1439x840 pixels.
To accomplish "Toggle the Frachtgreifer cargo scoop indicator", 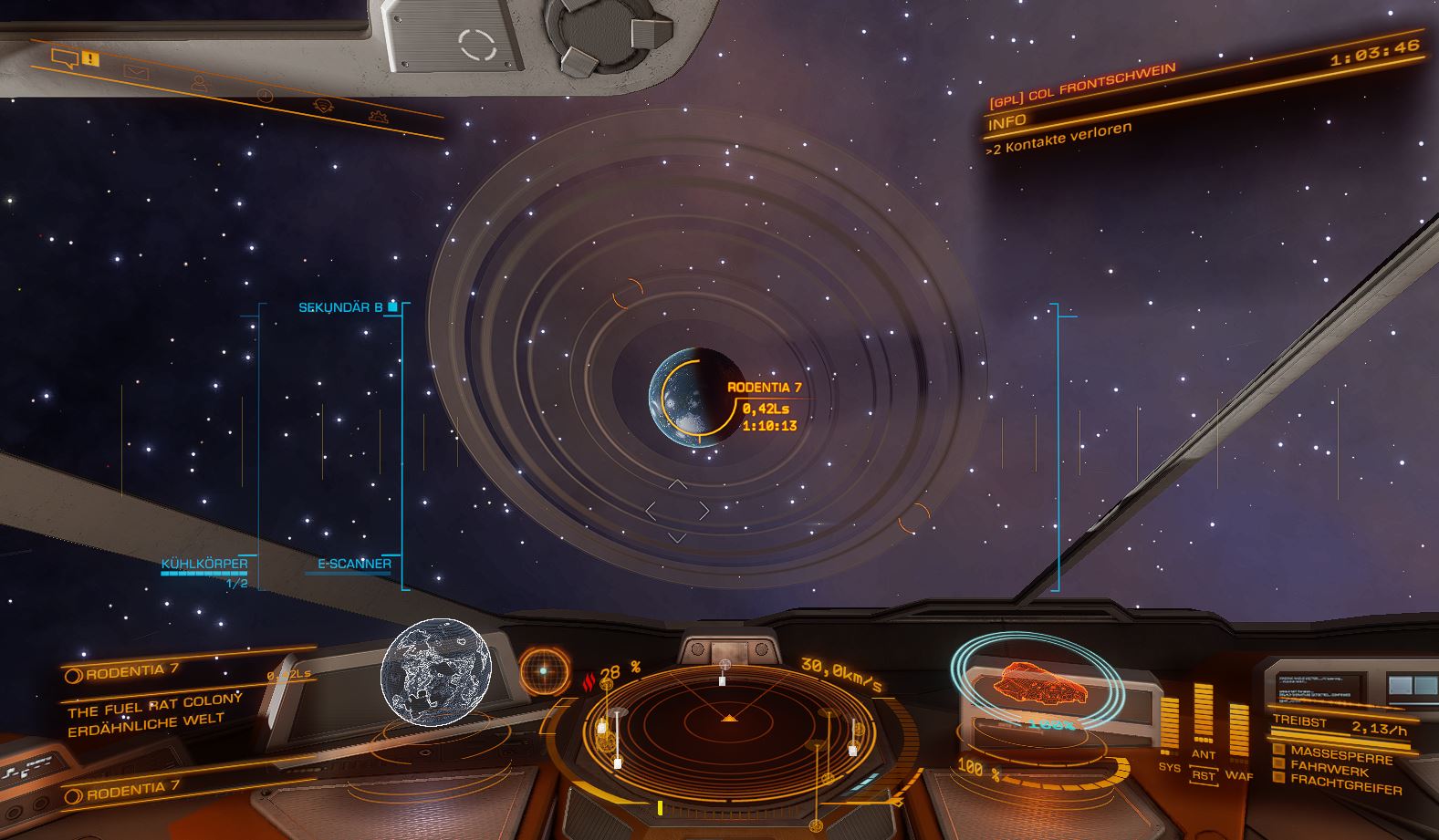I will click(x=1278, y=778).
